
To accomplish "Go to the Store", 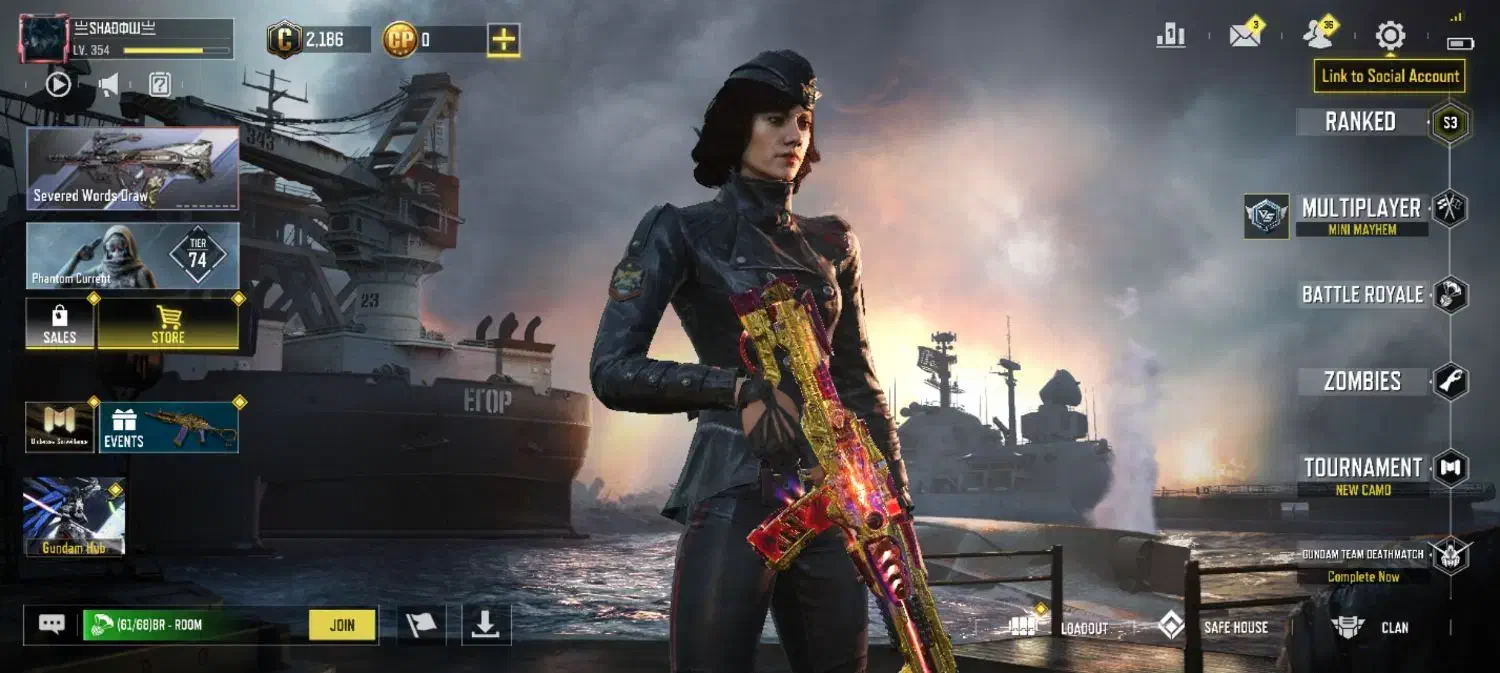I will (168, 324).
